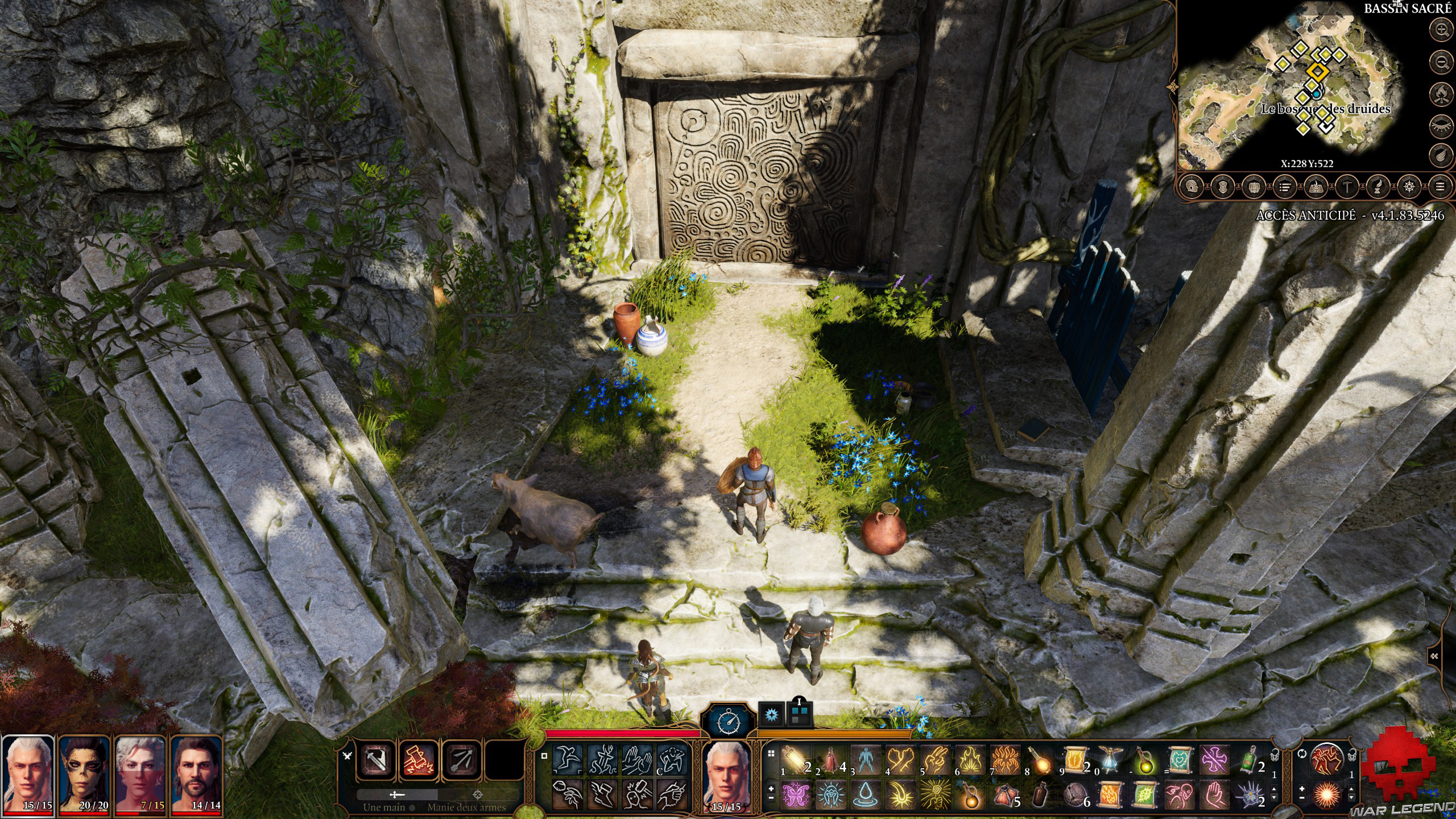Zoom in on the minimap with the magnifier
Viewport: 1456px width, 819px height.
(1441, 30)
